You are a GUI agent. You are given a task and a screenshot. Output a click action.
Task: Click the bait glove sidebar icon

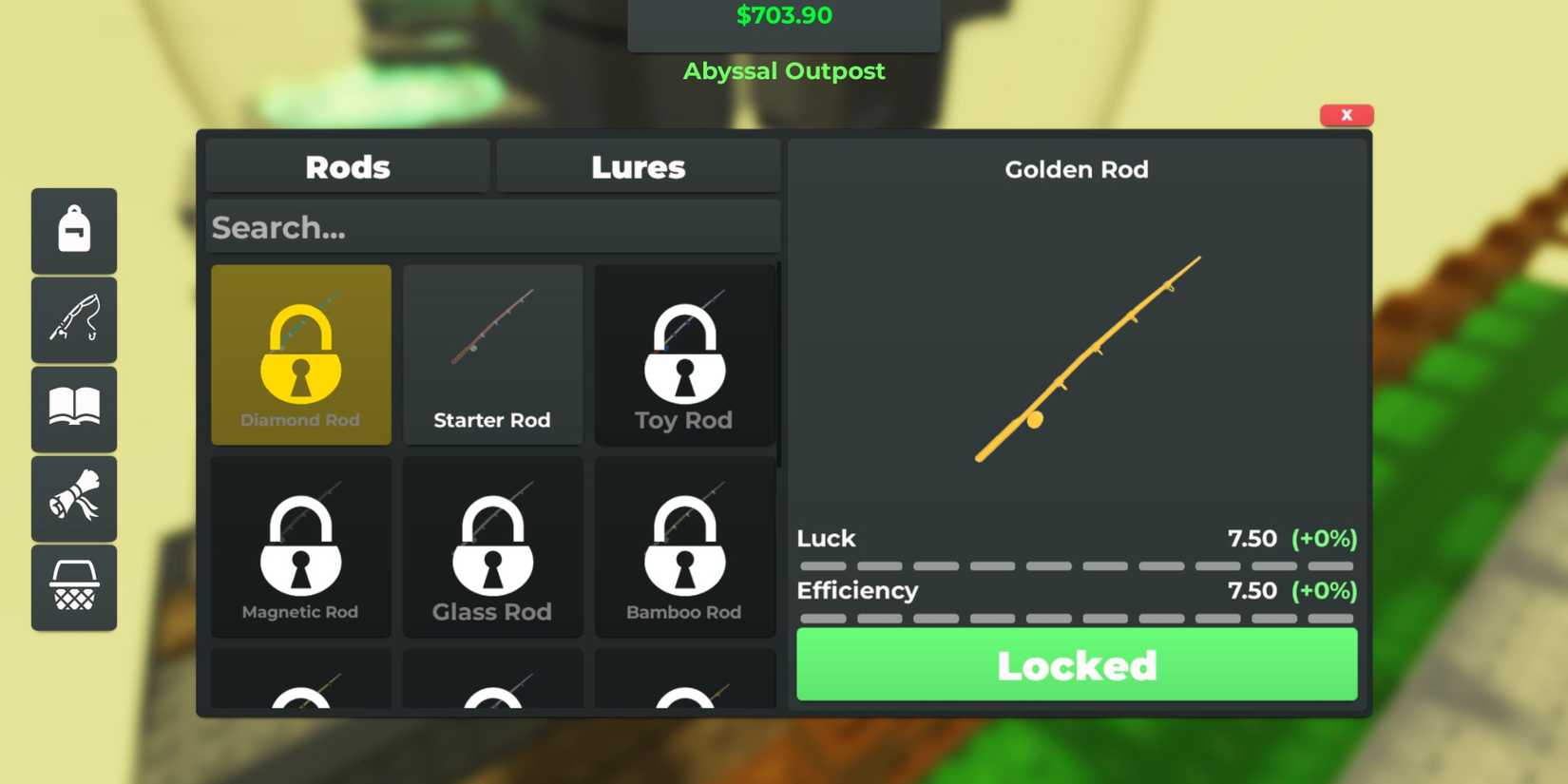pyautogui.click(x=74, y=498)
